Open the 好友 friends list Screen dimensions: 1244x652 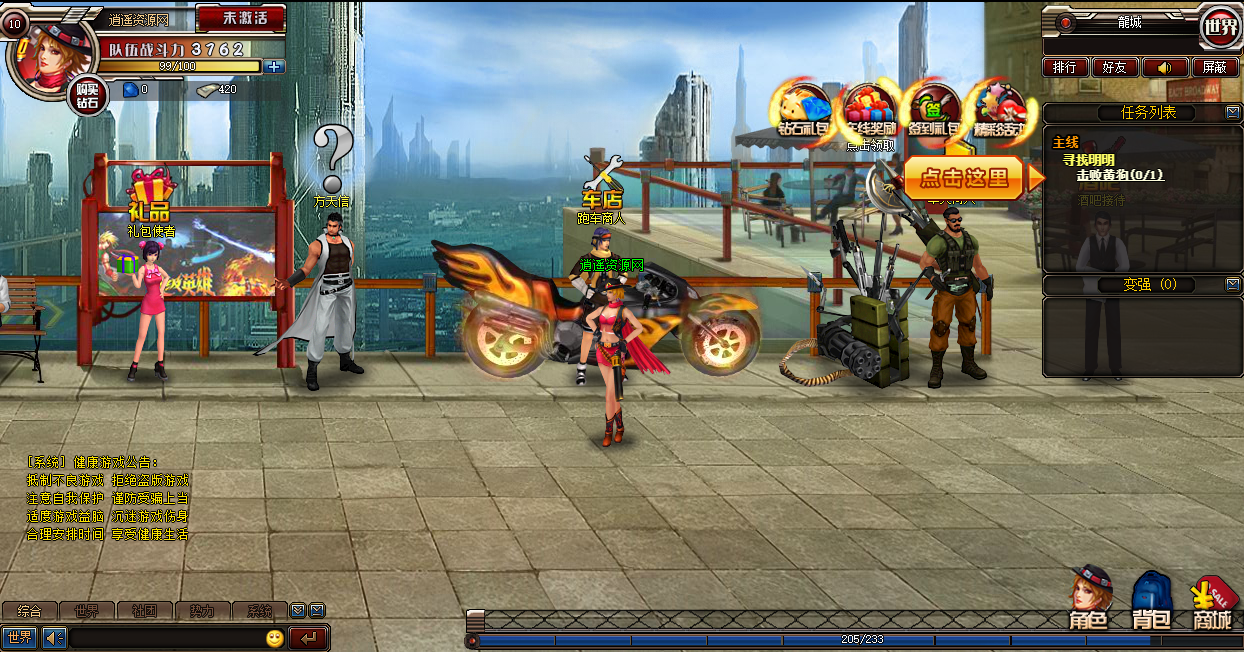tap(1114, 67)
